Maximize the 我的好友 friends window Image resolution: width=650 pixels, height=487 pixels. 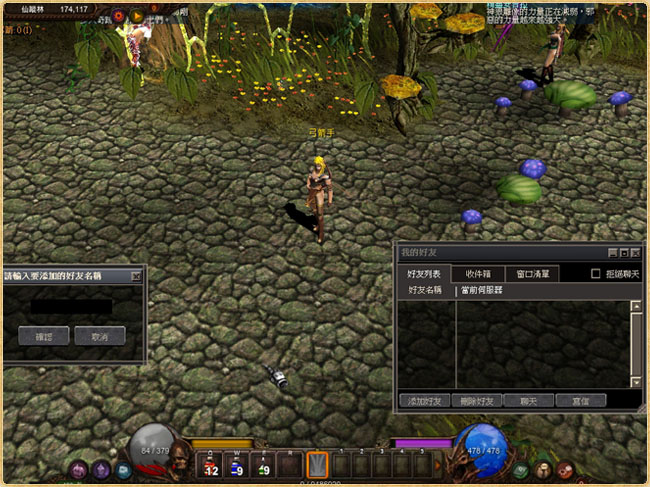click(x=623, y=253)
